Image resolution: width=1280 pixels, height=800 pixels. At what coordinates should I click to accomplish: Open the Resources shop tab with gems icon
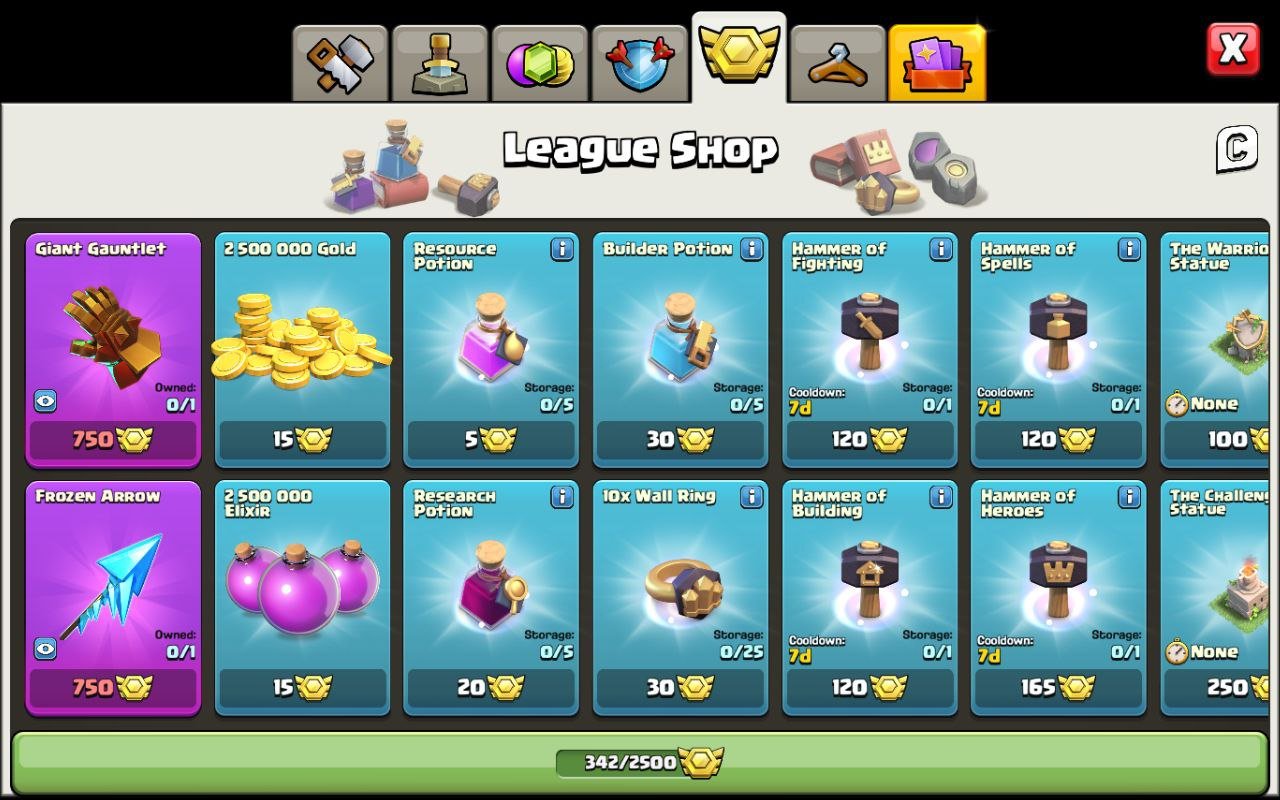coord(540,62)
